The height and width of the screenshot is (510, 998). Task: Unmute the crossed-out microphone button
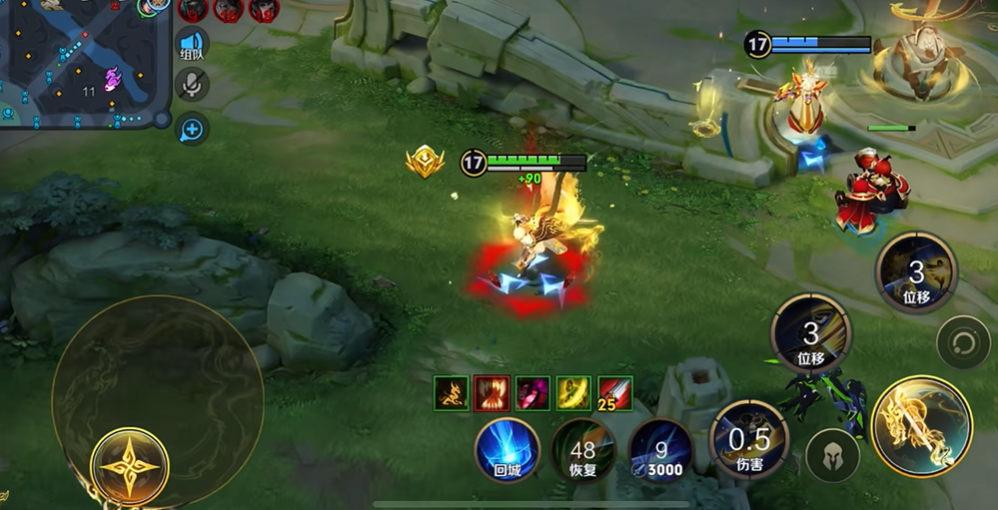click(191, 86)
